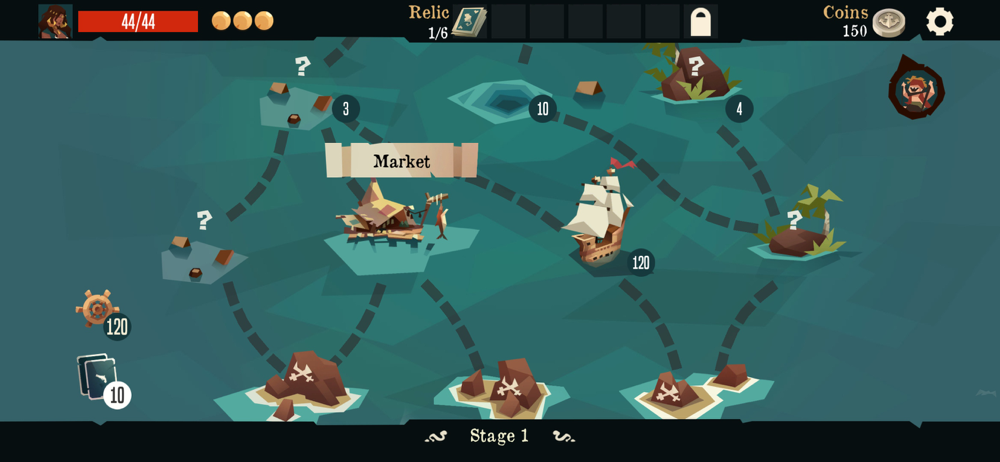Inspect the book relic in the relic bar
The image size is (1000, 462).
coord(469,21)
